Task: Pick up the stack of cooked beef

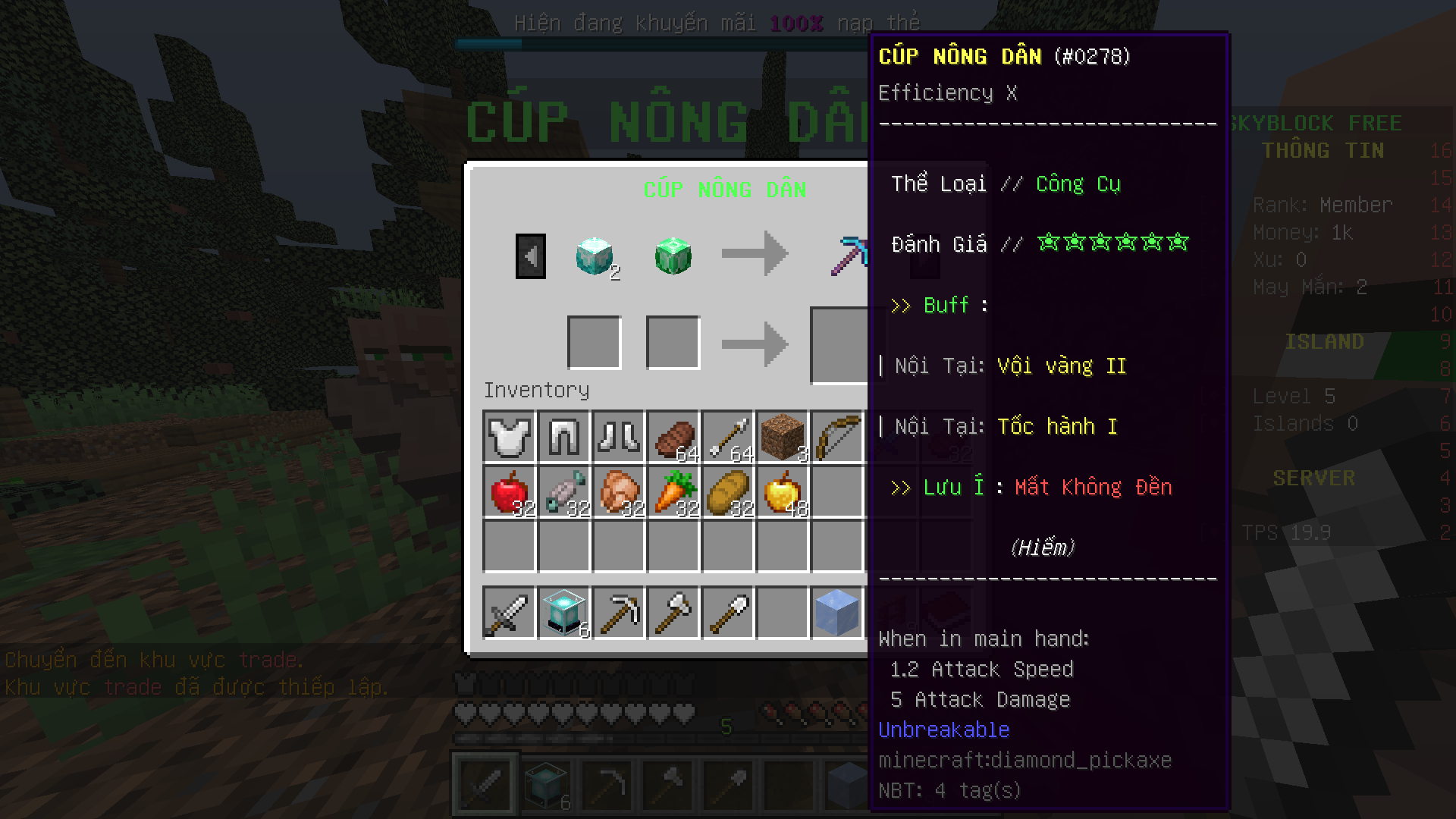Action: pos(673,438)
